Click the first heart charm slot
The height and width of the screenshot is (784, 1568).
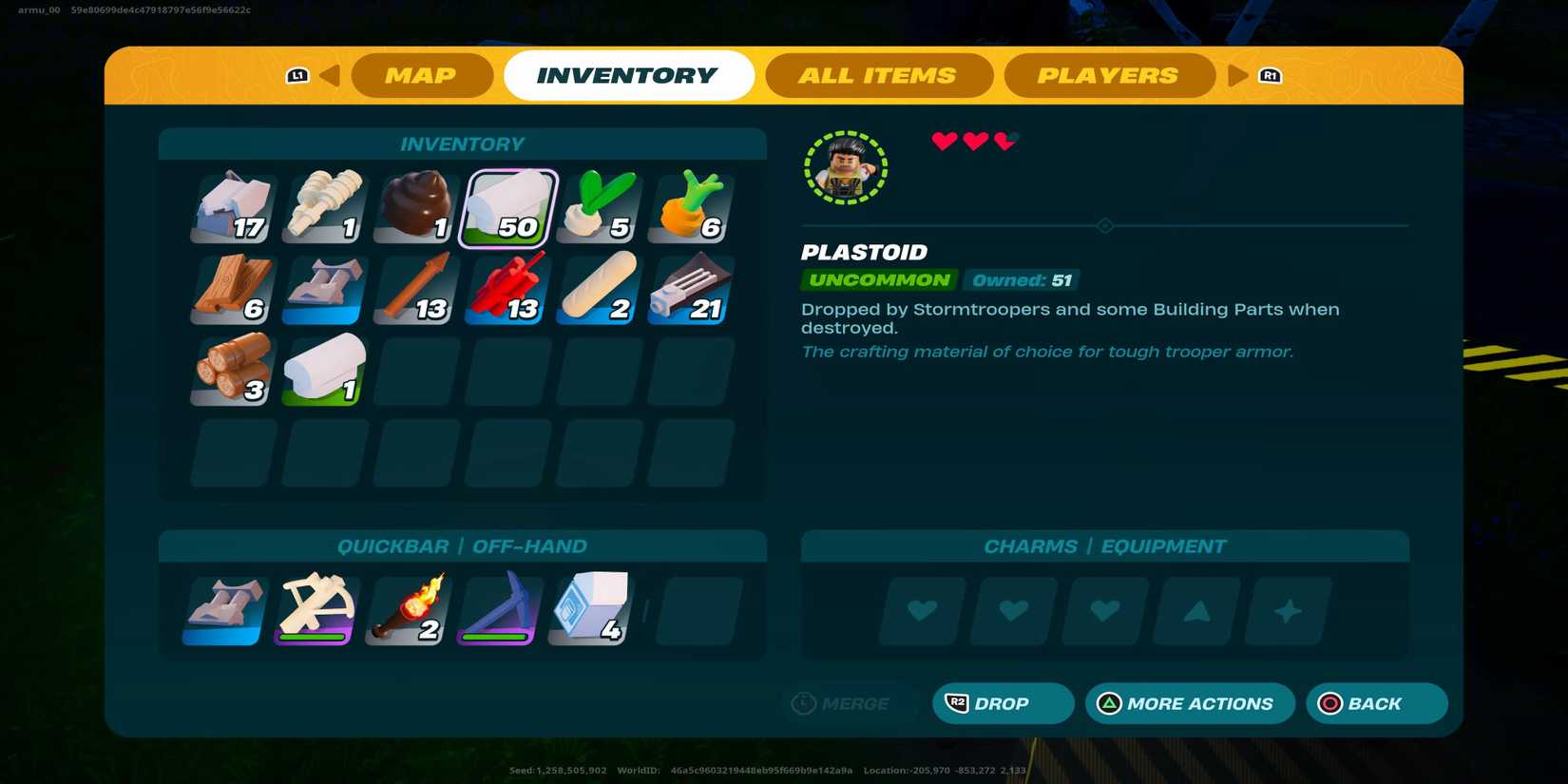pyautogui.click(x=919, y=611)
